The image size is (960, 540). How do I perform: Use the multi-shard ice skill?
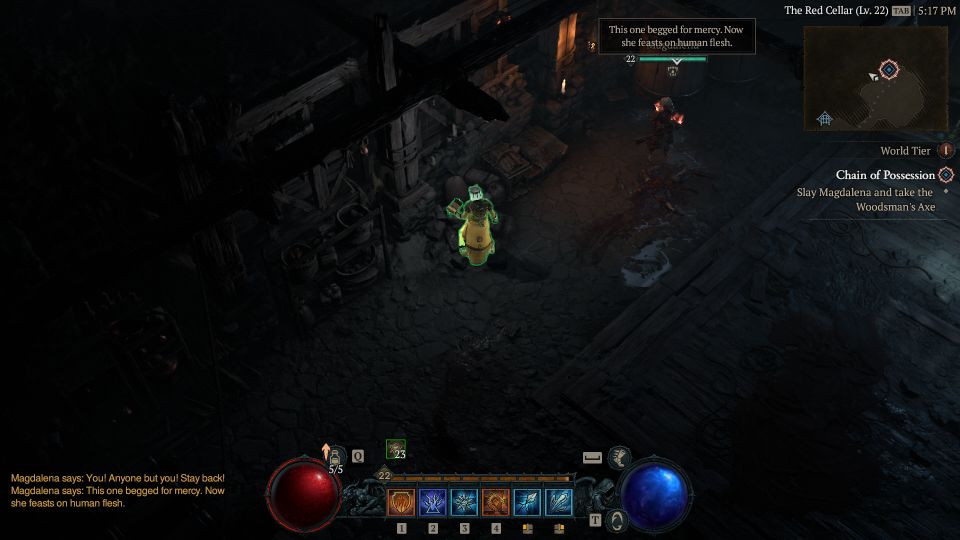tap(559, 502)
